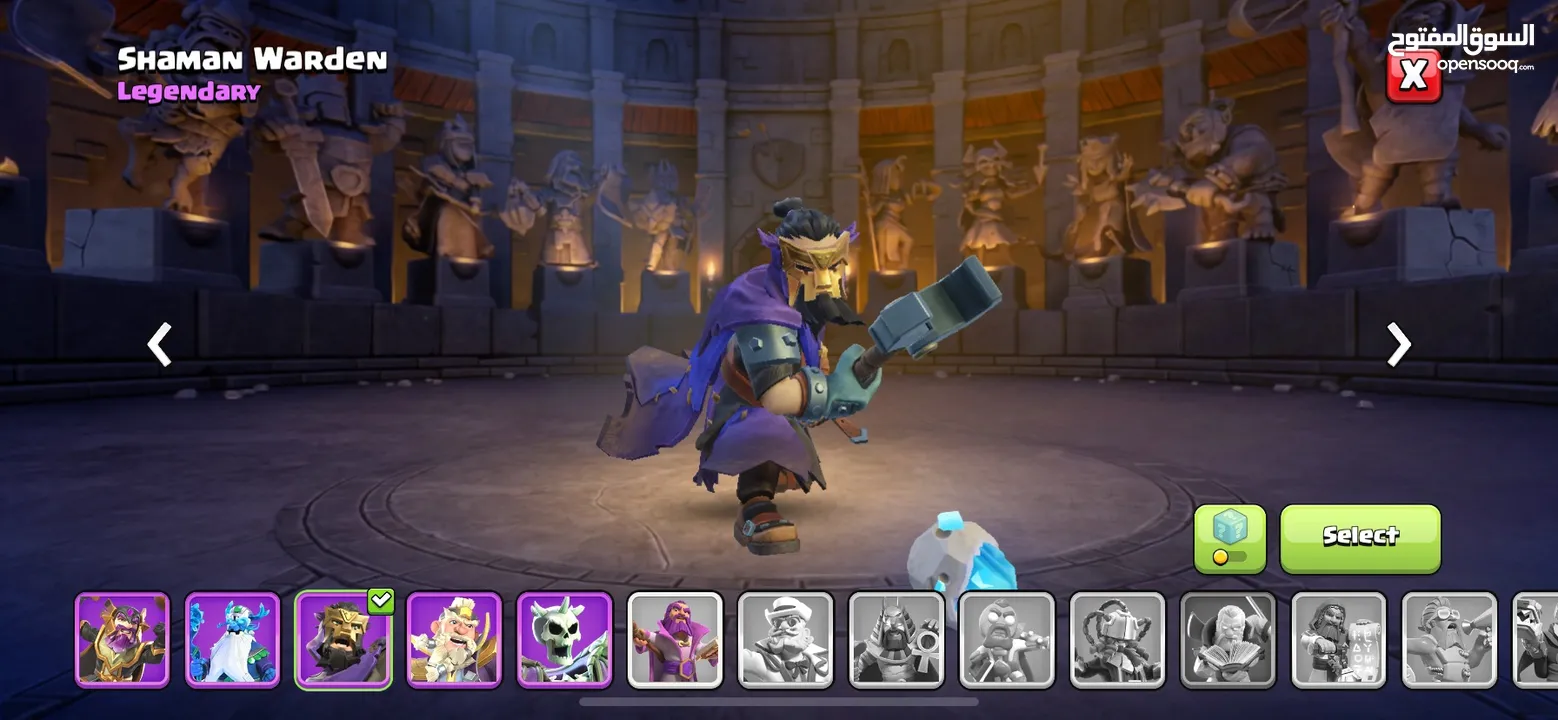
Task: Choose the white-bearded warden with mohawk
Action: click(x=453, y=640)
